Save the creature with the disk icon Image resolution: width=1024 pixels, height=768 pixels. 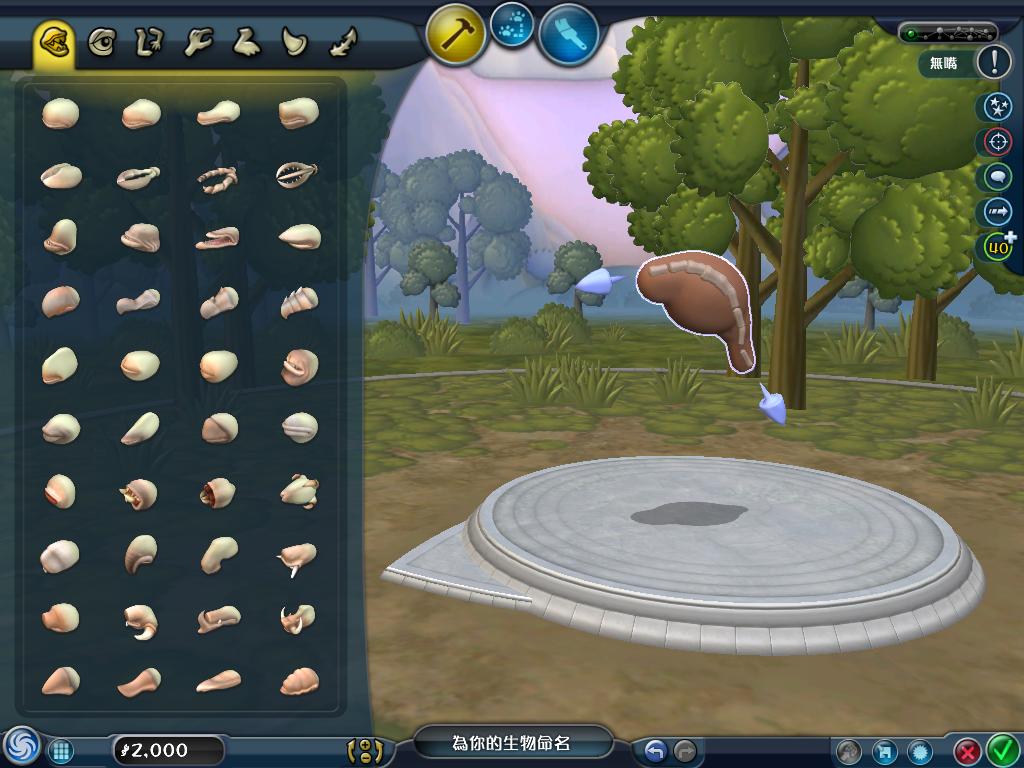[x=883, y=750]
